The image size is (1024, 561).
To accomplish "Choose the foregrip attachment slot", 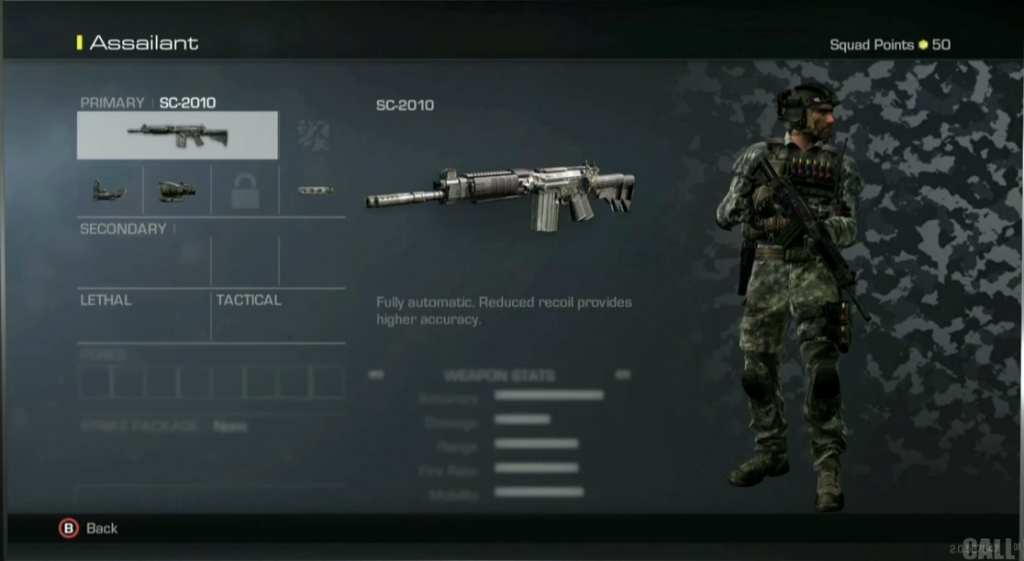I will coord(110,190).
